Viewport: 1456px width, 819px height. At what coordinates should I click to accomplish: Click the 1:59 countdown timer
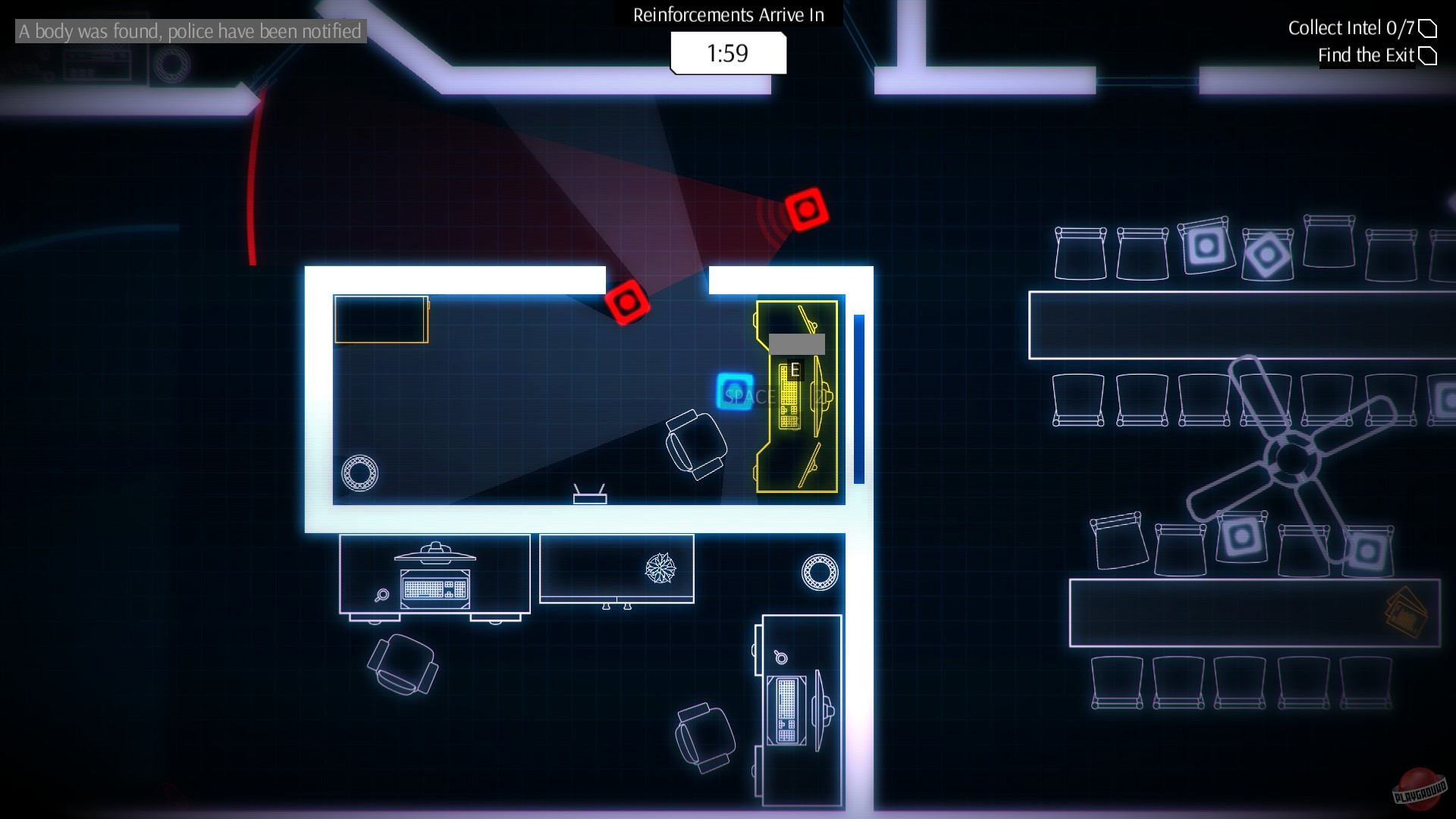click(727, 53)
